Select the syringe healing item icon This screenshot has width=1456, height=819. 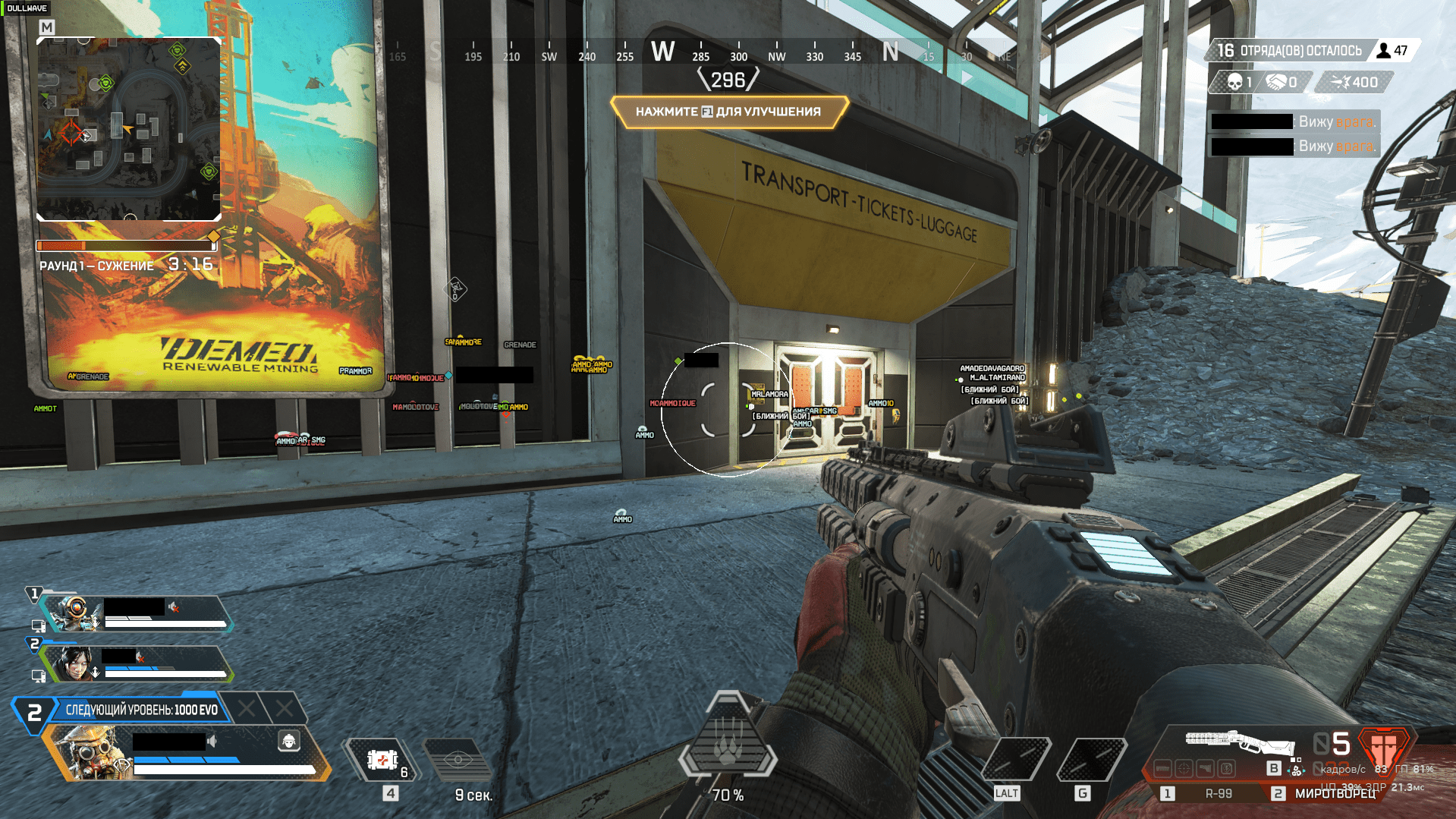coord(383,758)
